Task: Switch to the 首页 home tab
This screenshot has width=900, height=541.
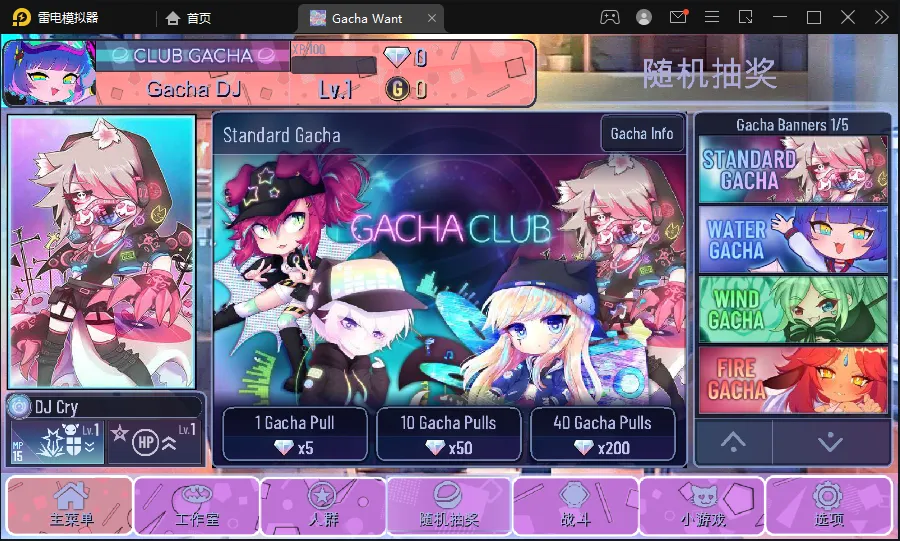Action: tap(188, 18)
